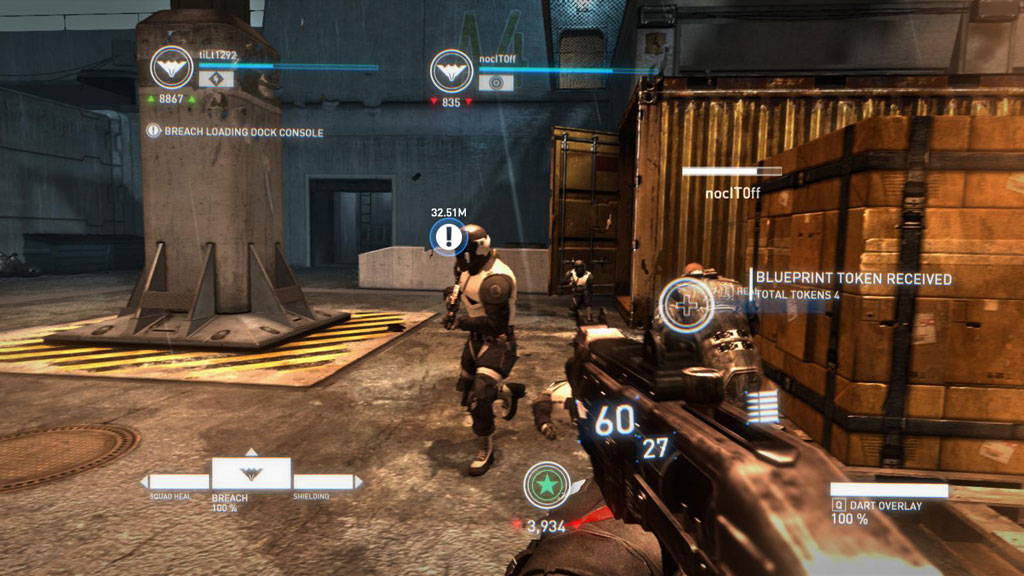Choose the Squad Heal ability
The height and width of the screenshot is (576, 1024).
pos(175,482)
